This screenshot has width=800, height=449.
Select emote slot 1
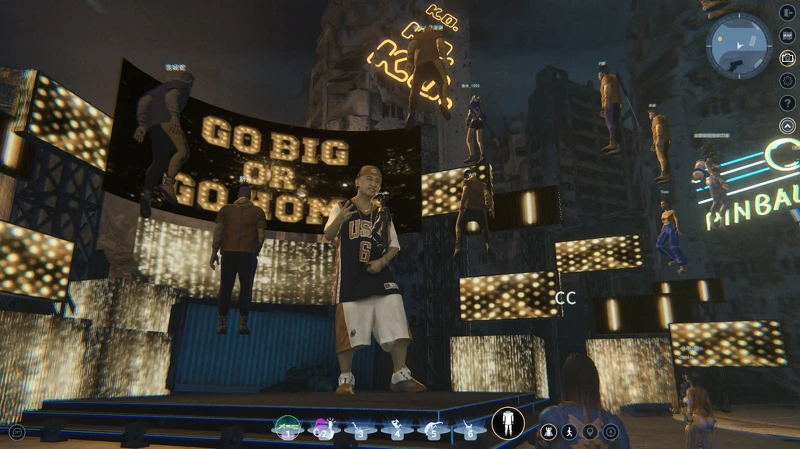click(x=288, y=428)
